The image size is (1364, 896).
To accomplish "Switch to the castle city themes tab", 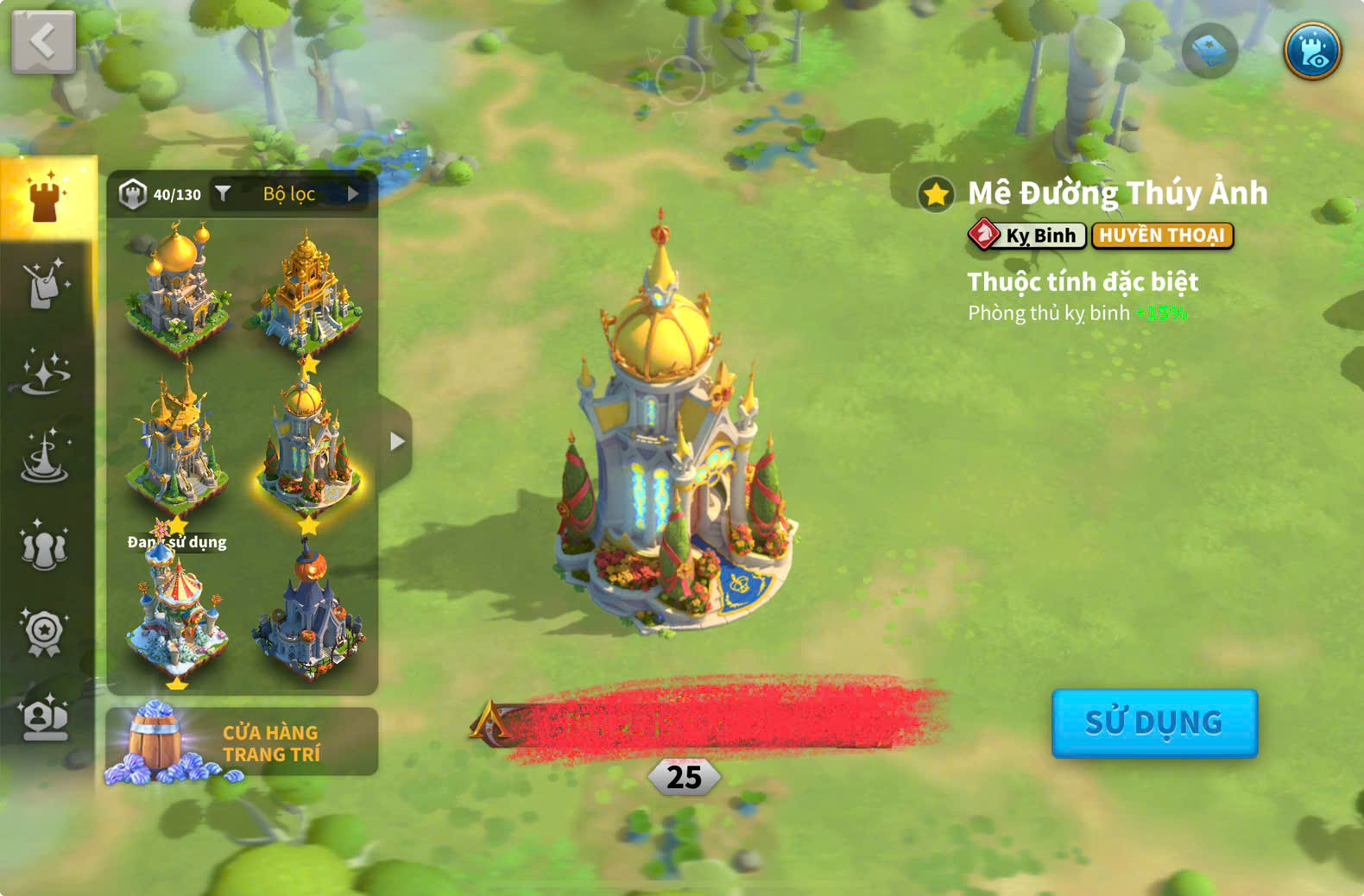I will point(47,197).
